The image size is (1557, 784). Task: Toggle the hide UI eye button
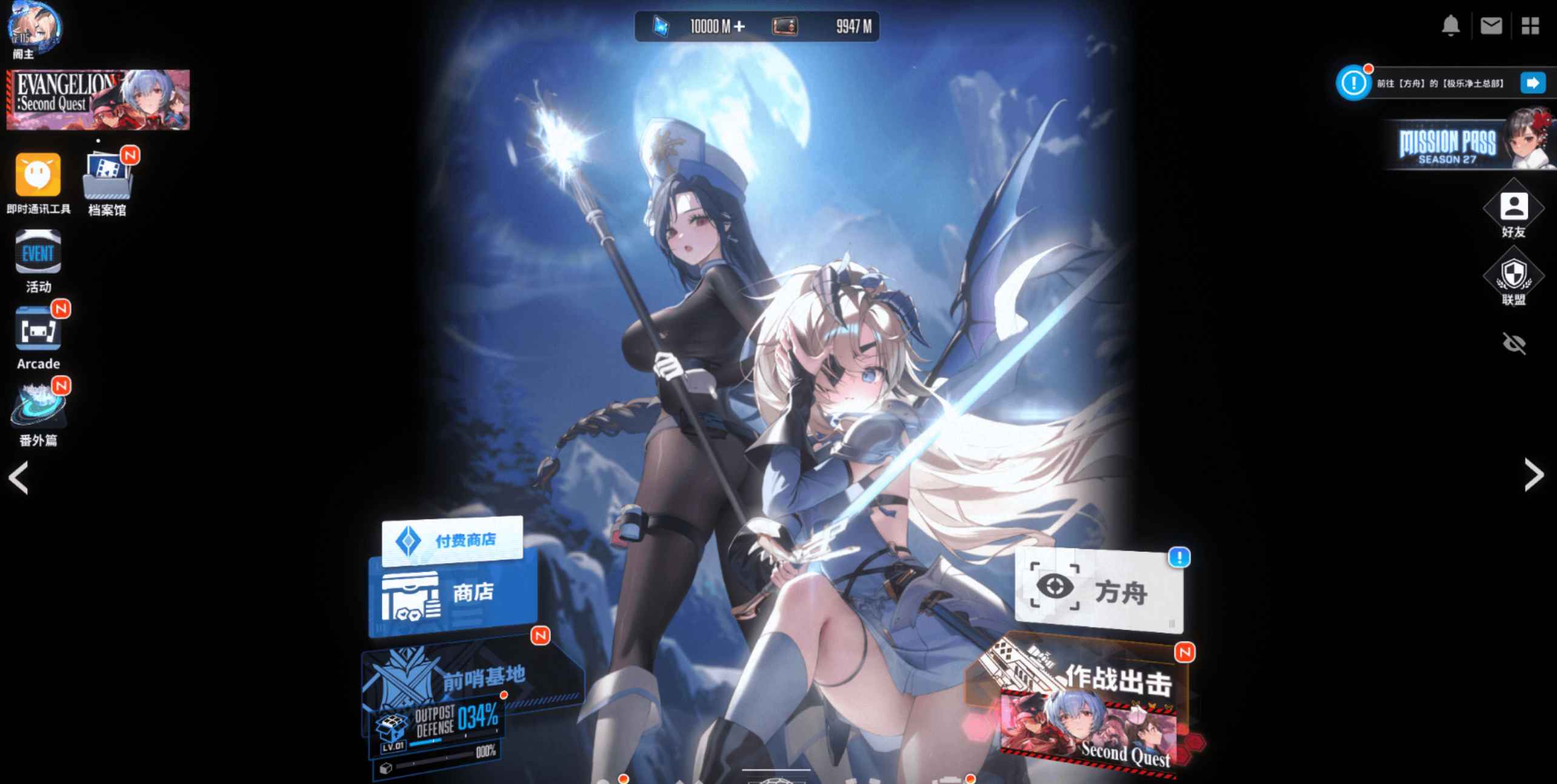tap(1514, 344)
